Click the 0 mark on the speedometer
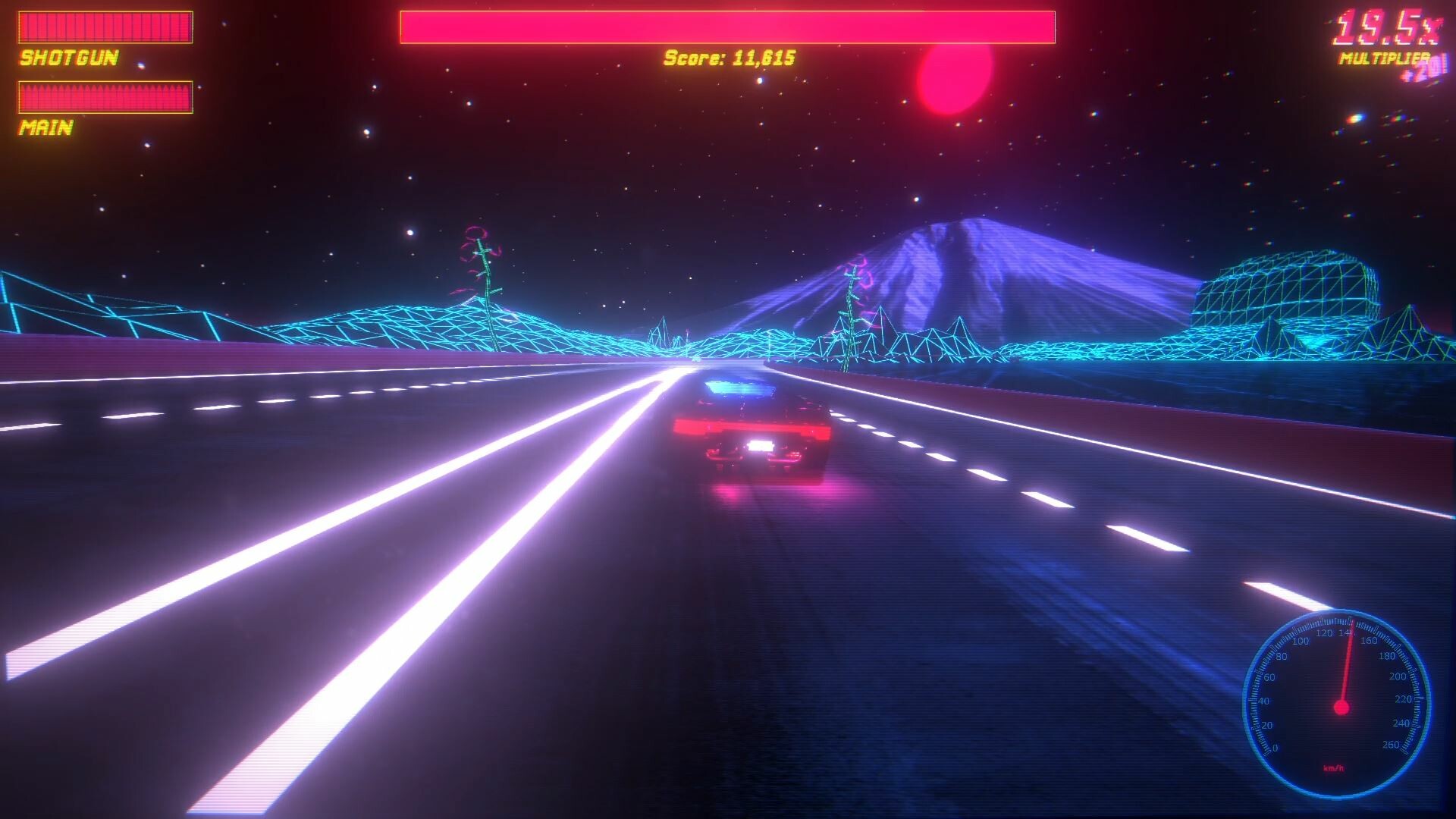The height and width of the screenshot is (819, 1456). [1276, 747]
